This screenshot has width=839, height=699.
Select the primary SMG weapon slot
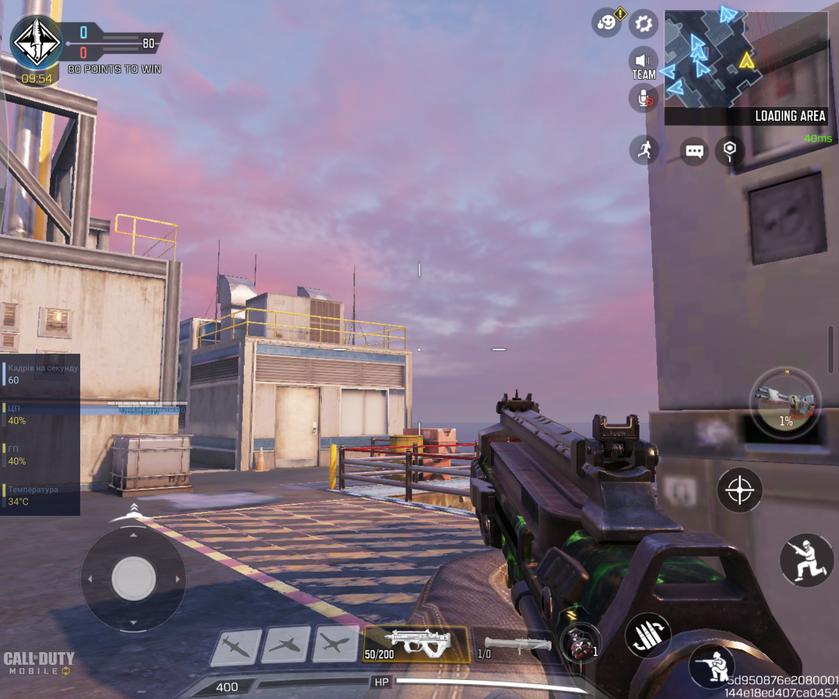point(415,644)
